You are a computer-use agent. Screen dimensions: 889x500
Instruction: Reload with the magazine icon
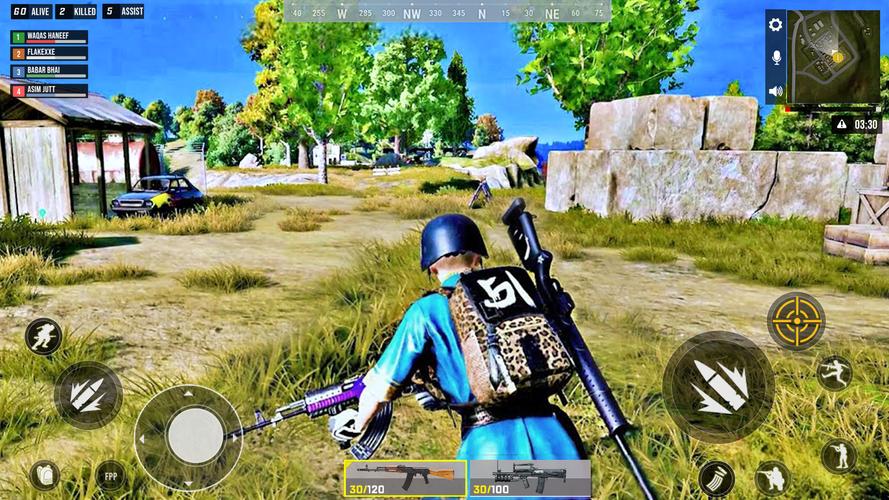(x=716, y=477)
